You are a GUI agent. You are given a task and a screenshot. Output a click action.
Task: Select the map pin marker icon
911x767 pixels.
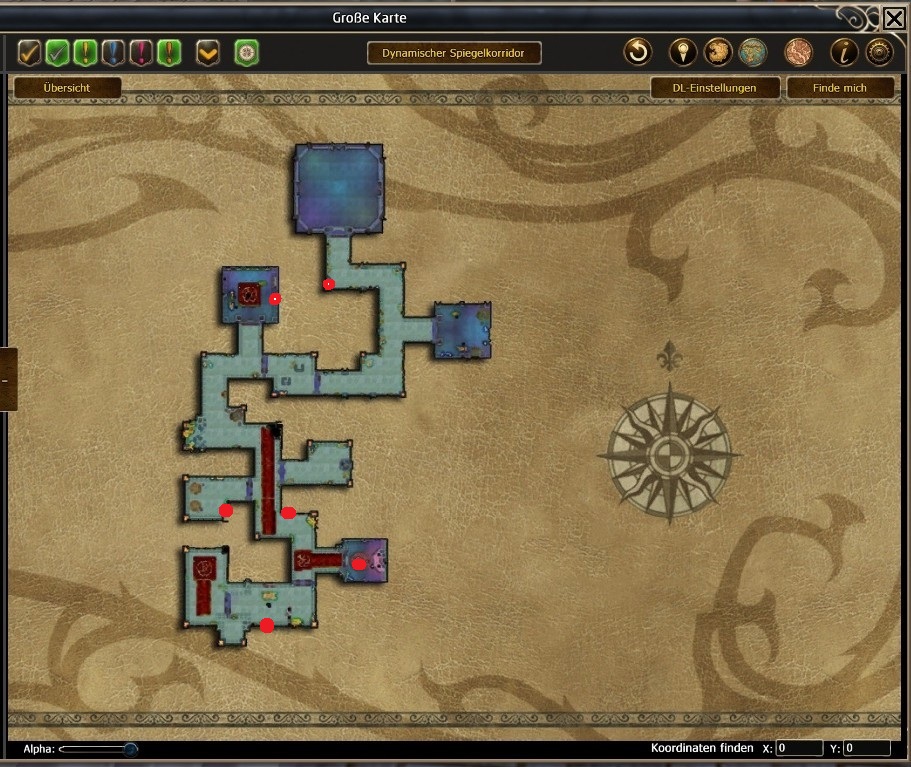point(682,52)
